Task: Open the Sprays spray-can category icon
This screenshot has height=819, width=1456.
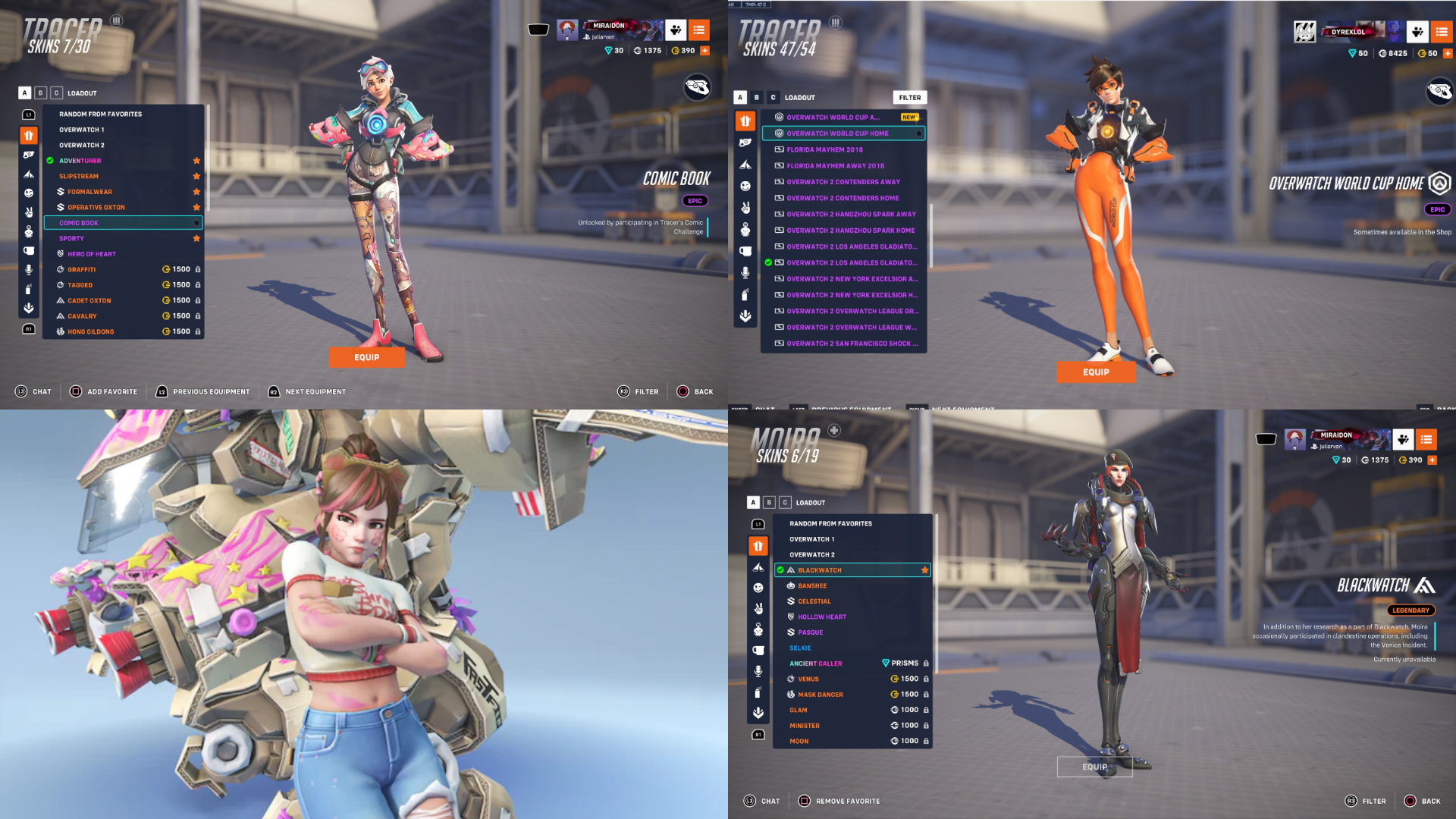Action: tap(28, 287)
